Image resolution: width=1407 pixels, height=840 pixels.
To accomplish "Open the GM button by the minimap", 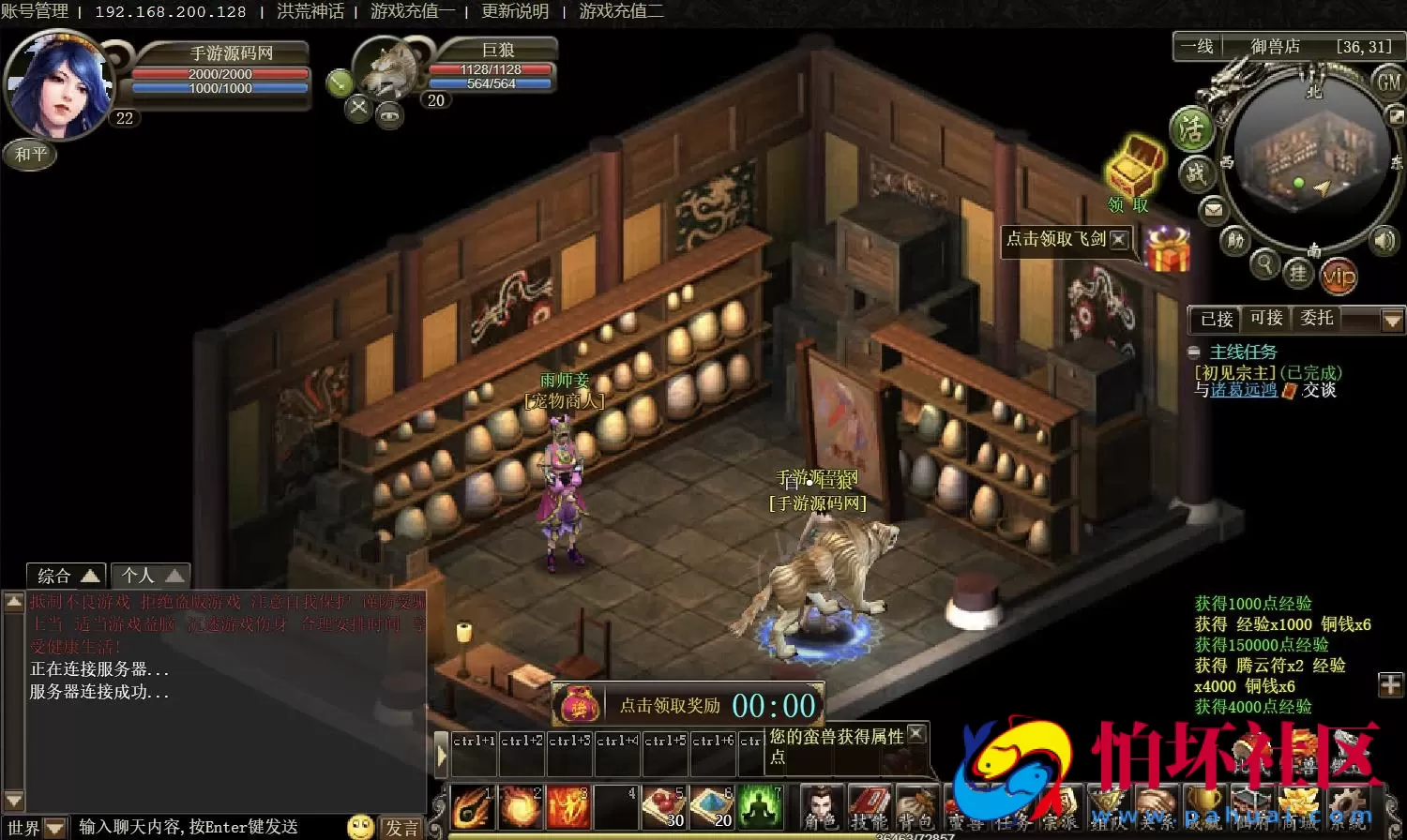I will point(1388,82).
